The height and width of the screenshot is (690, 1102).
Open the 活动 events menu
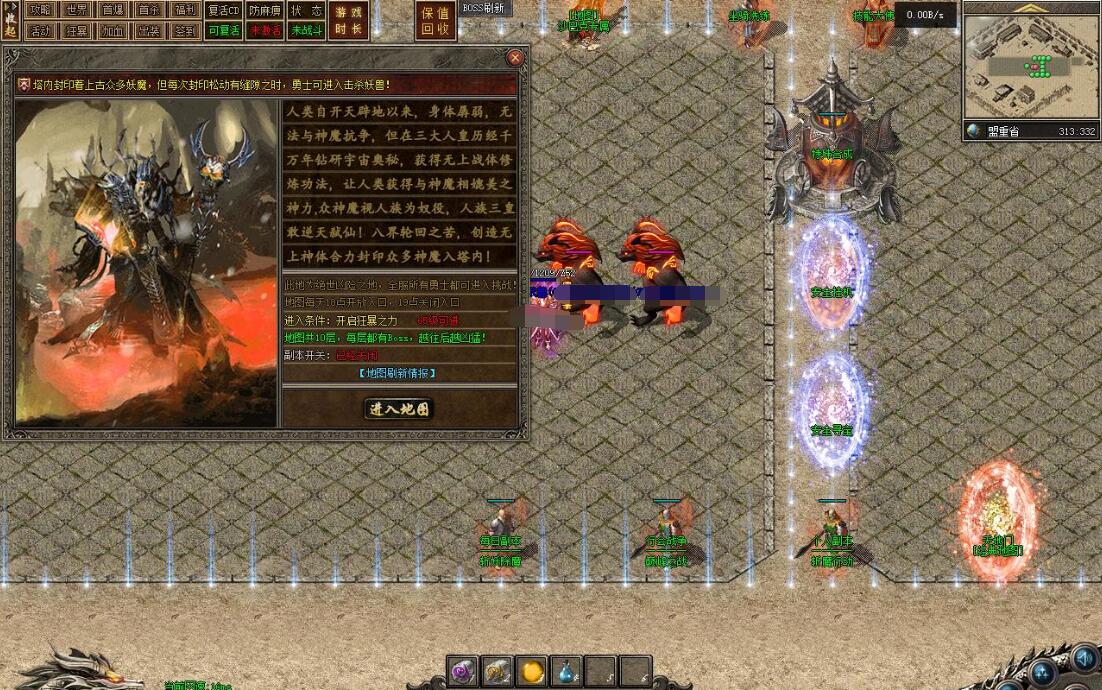(40, 31)
